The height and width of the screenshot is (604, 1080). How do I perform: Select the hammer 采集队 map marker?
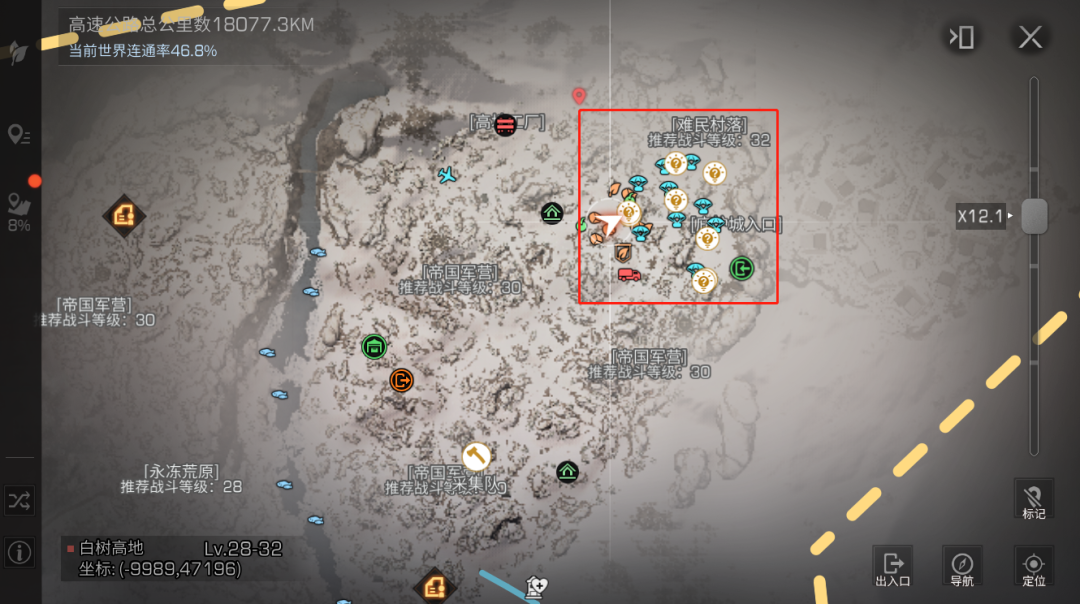[x=476, y=456]
